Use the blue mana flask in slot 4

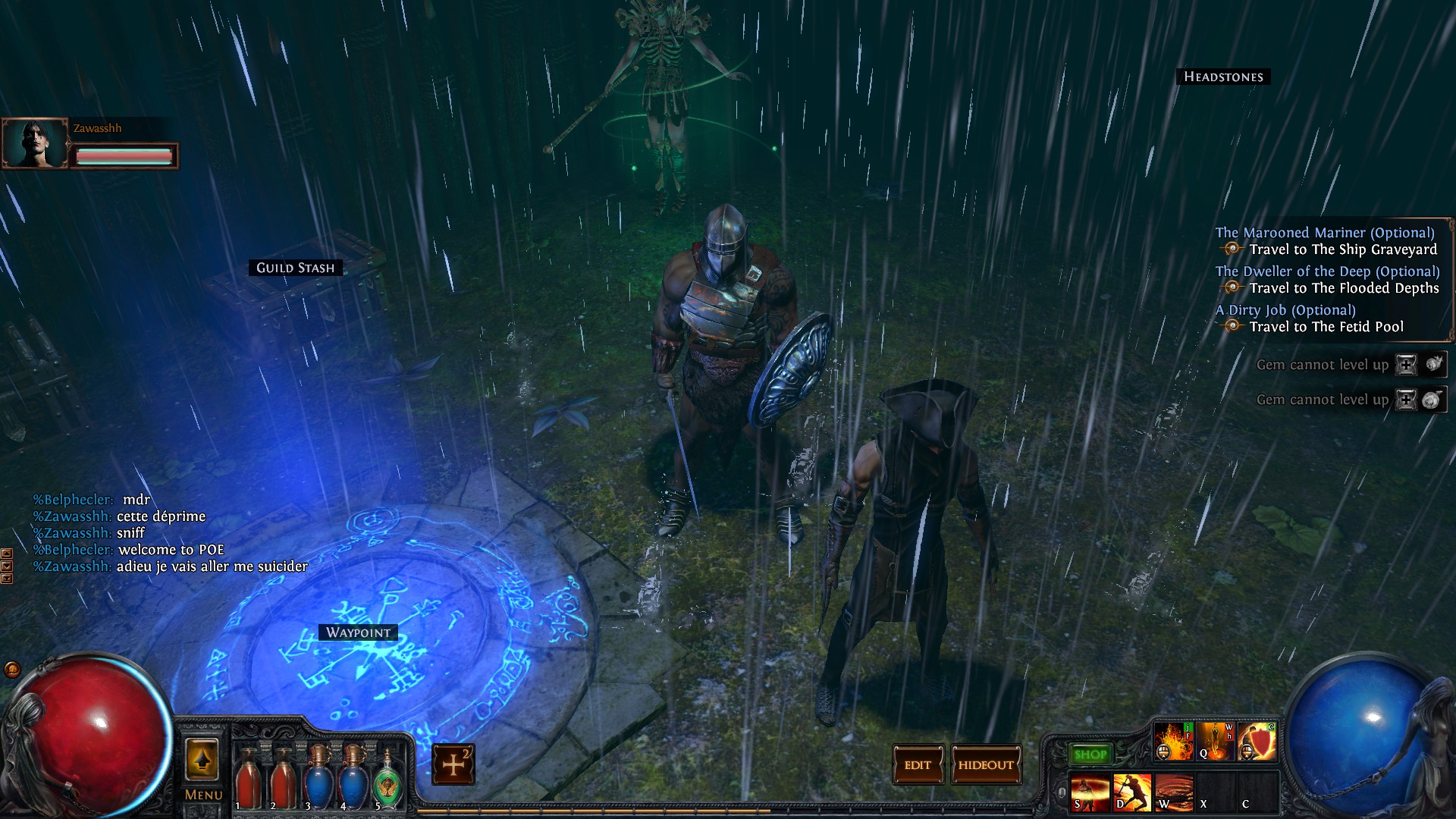(x=353, y=777)
